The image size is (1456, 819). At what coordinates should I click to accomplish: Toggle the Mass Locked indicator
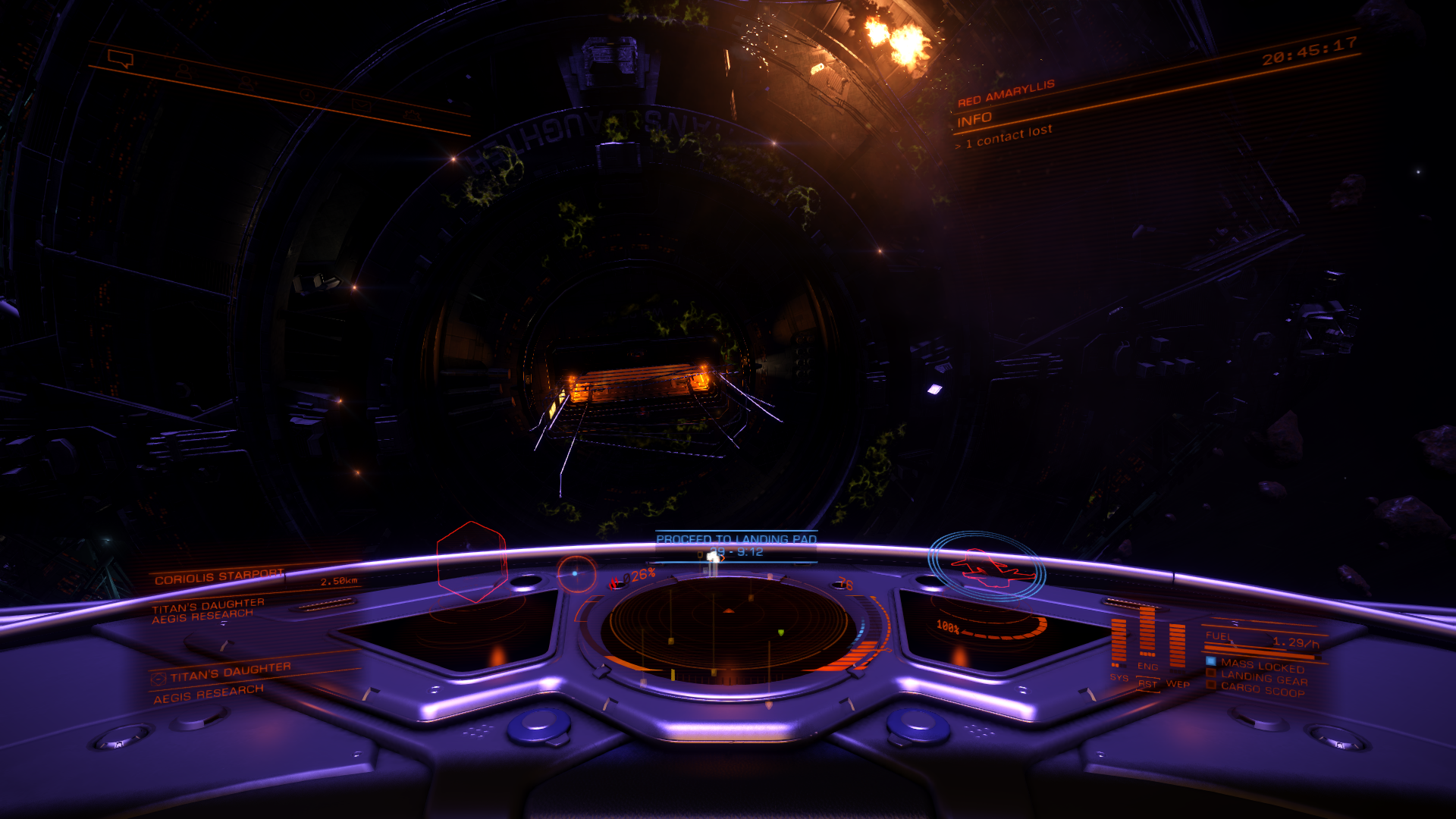point(1211,661)
